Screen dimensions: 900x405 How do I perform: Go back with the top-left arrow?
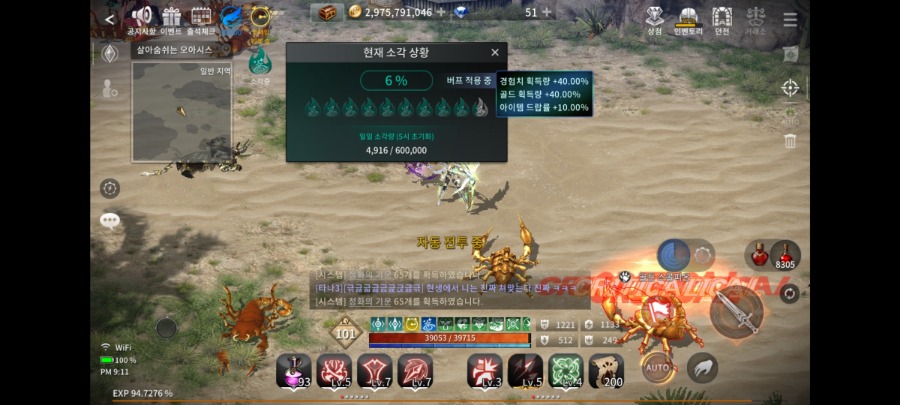[x=109, y=19]
